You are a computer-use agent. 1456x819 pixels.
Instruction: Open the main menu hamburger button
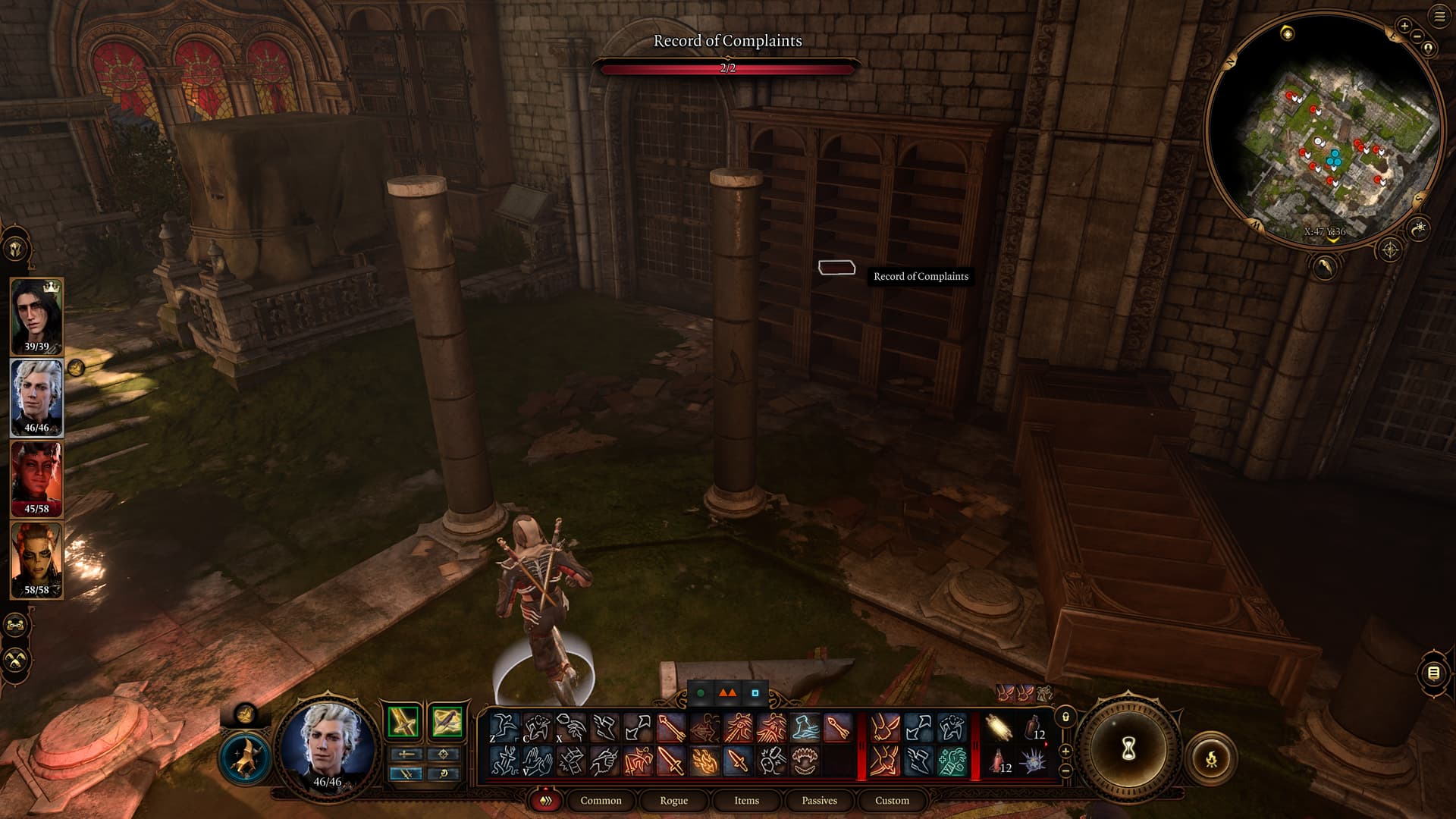1439,17
